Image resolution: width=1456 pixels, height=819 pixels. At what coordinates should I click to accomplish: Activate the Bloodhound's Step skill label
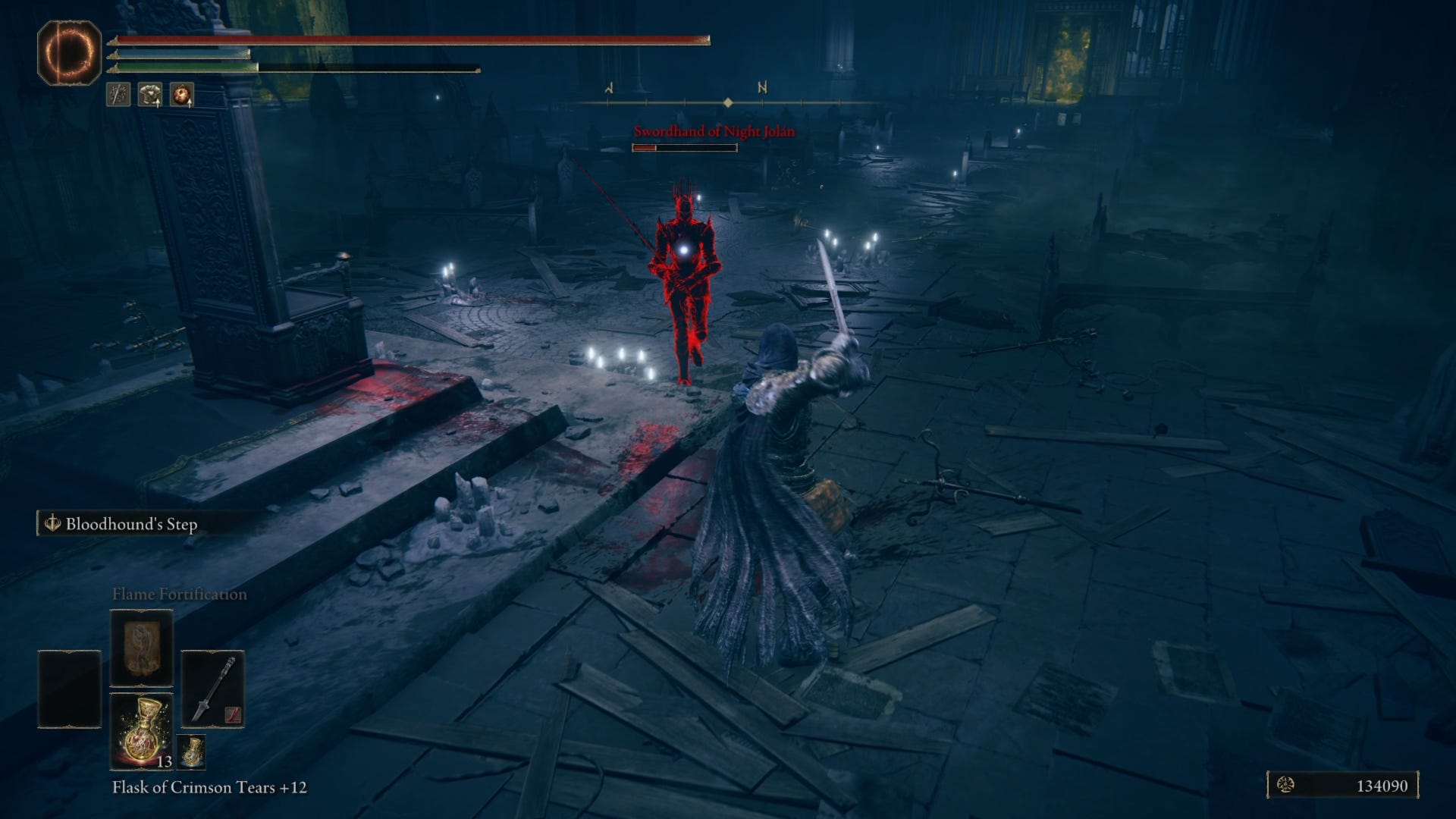click(130, 524)
